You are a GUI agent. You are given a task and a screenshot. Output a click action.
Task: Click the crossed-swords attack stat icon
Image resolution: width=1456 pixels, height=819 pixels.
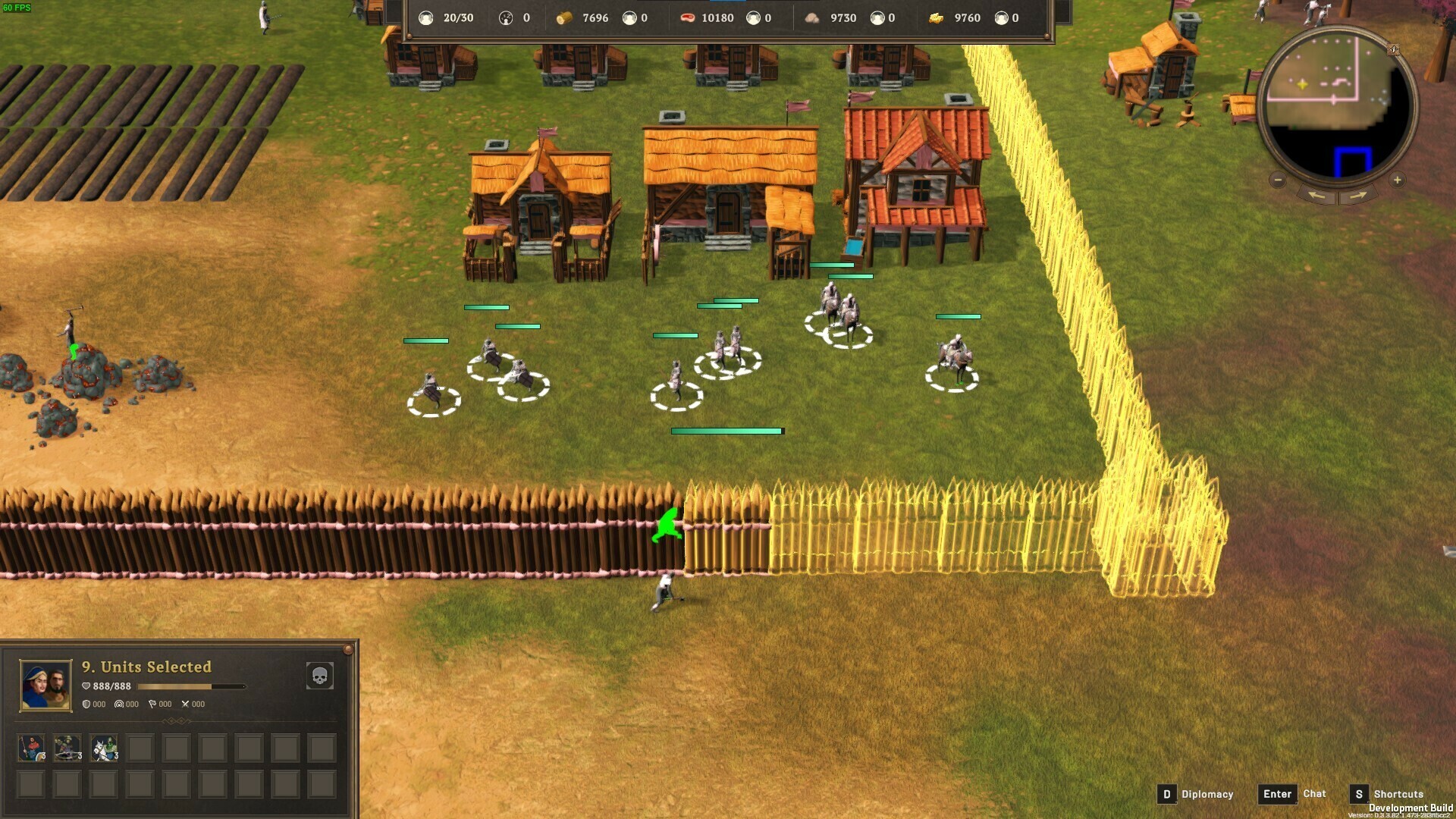[x=185, y=704]
